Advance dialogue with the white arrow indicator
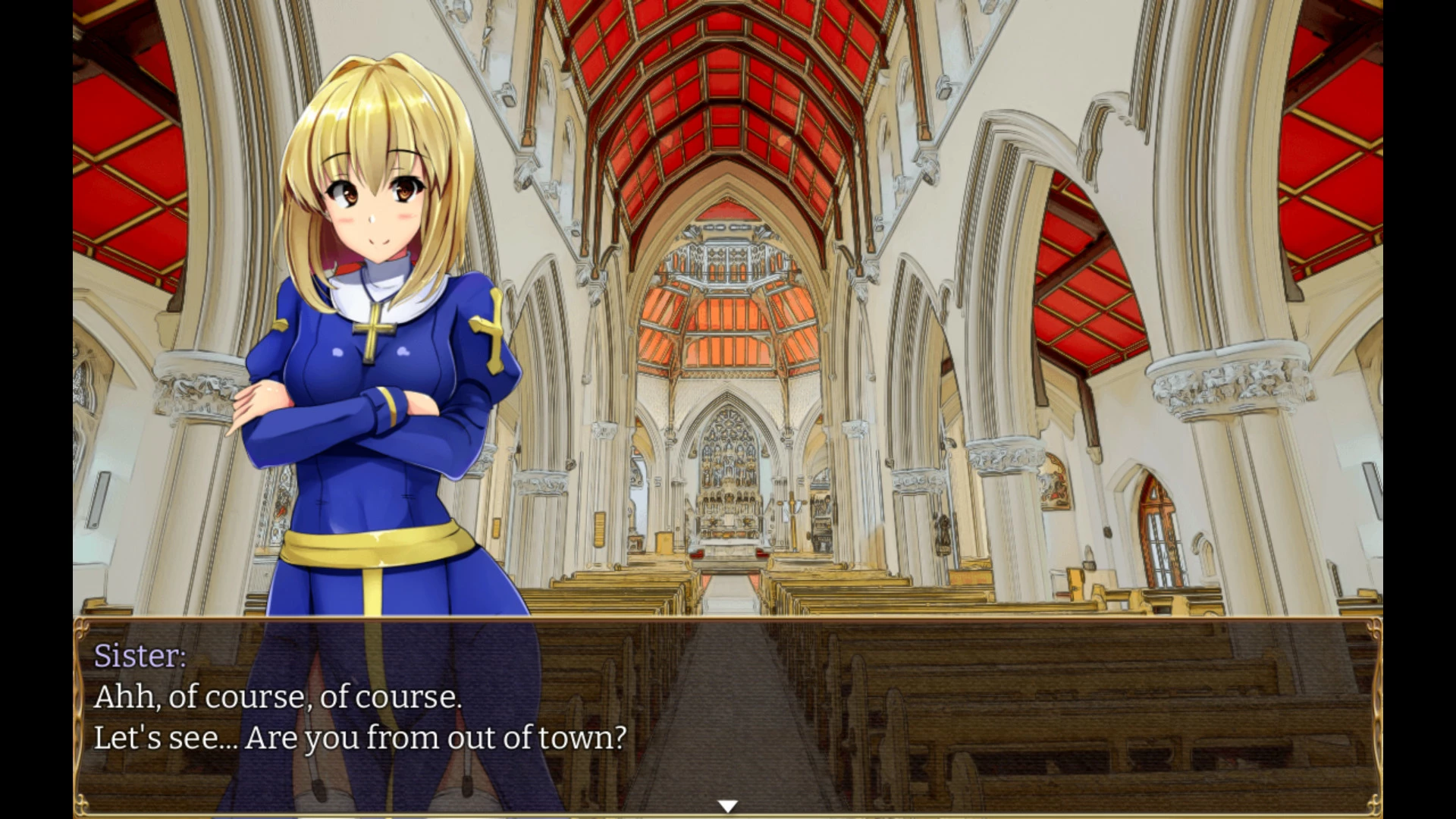The height and width of the screenshot is (819, 1456). (x=727, y=806)
